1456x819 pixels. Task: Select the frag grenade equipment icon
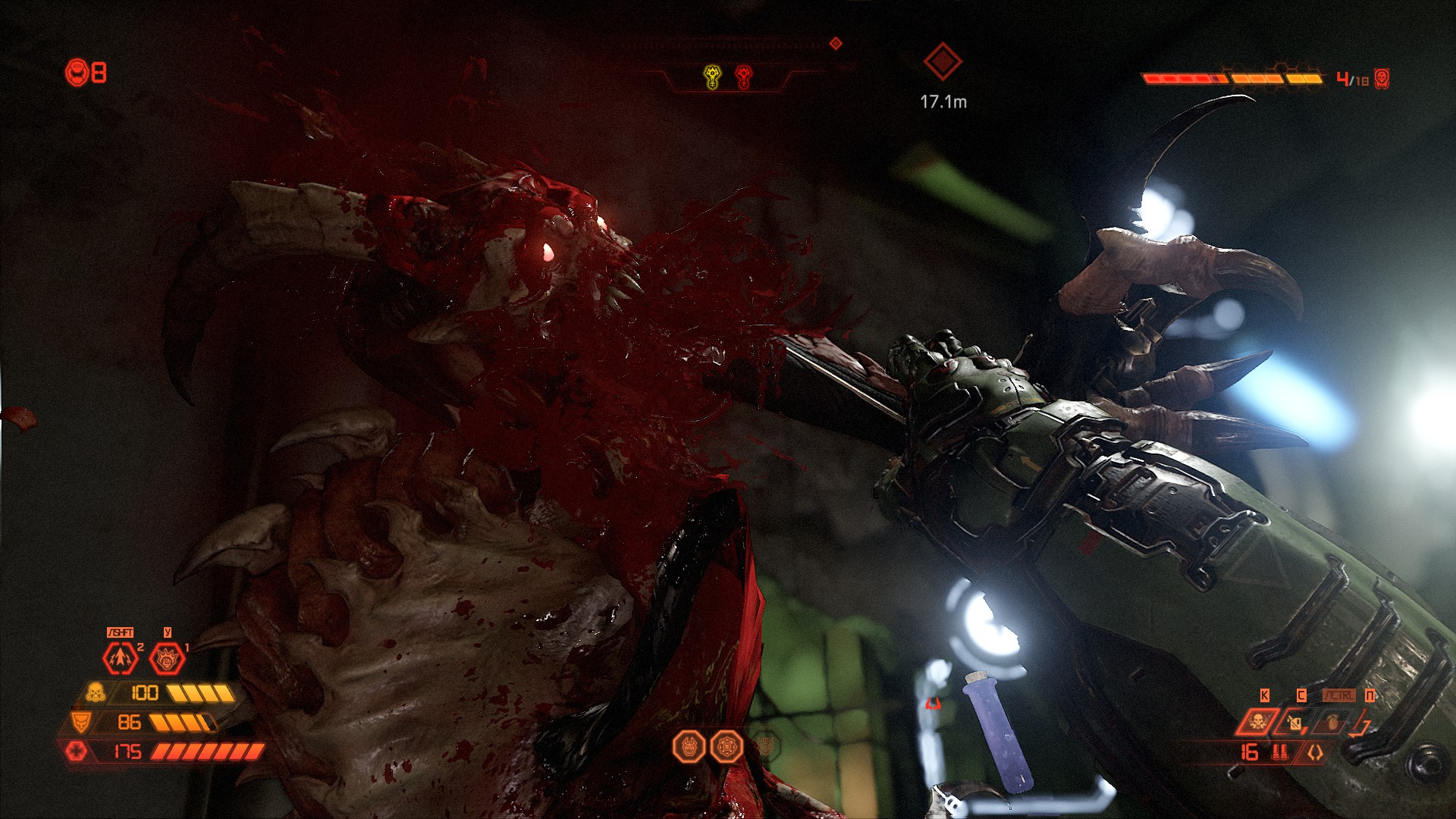pyautogui.click(x=1332, y=722)
